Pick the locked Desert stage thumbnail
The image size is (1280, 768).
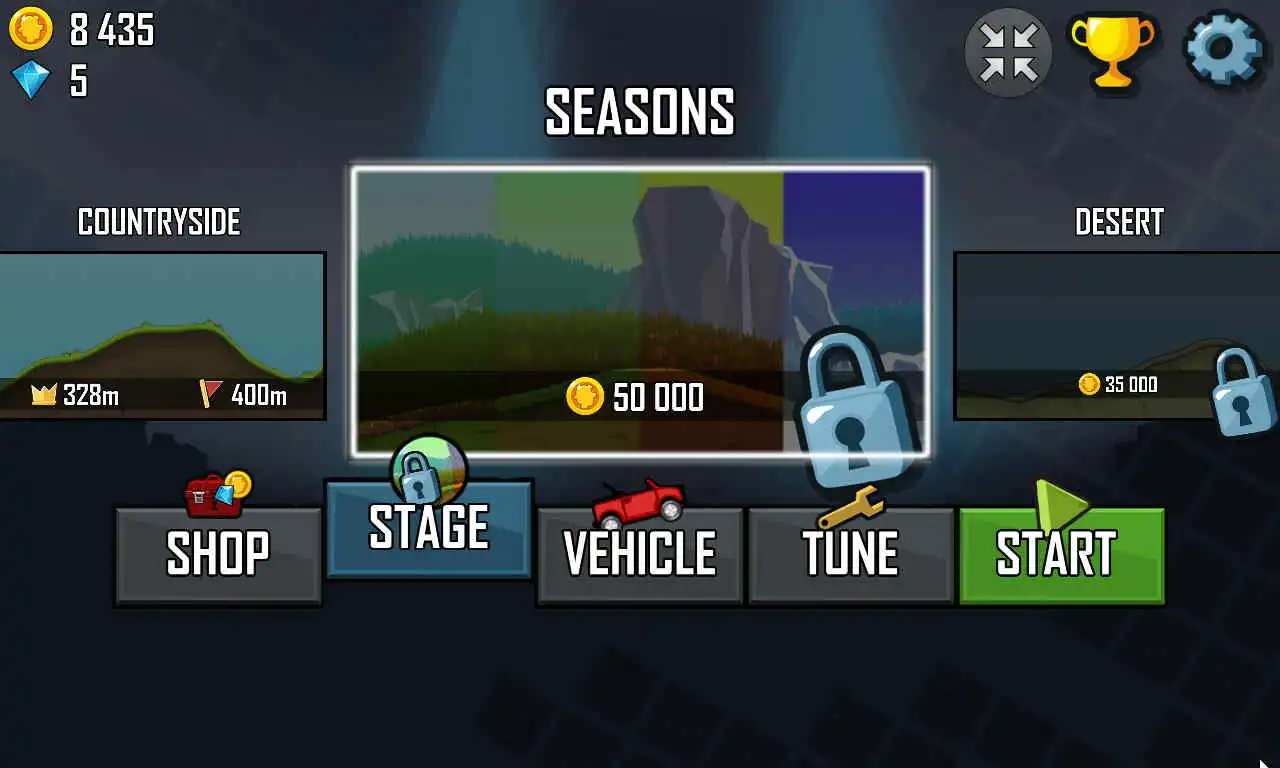(x=1116, y=335)
